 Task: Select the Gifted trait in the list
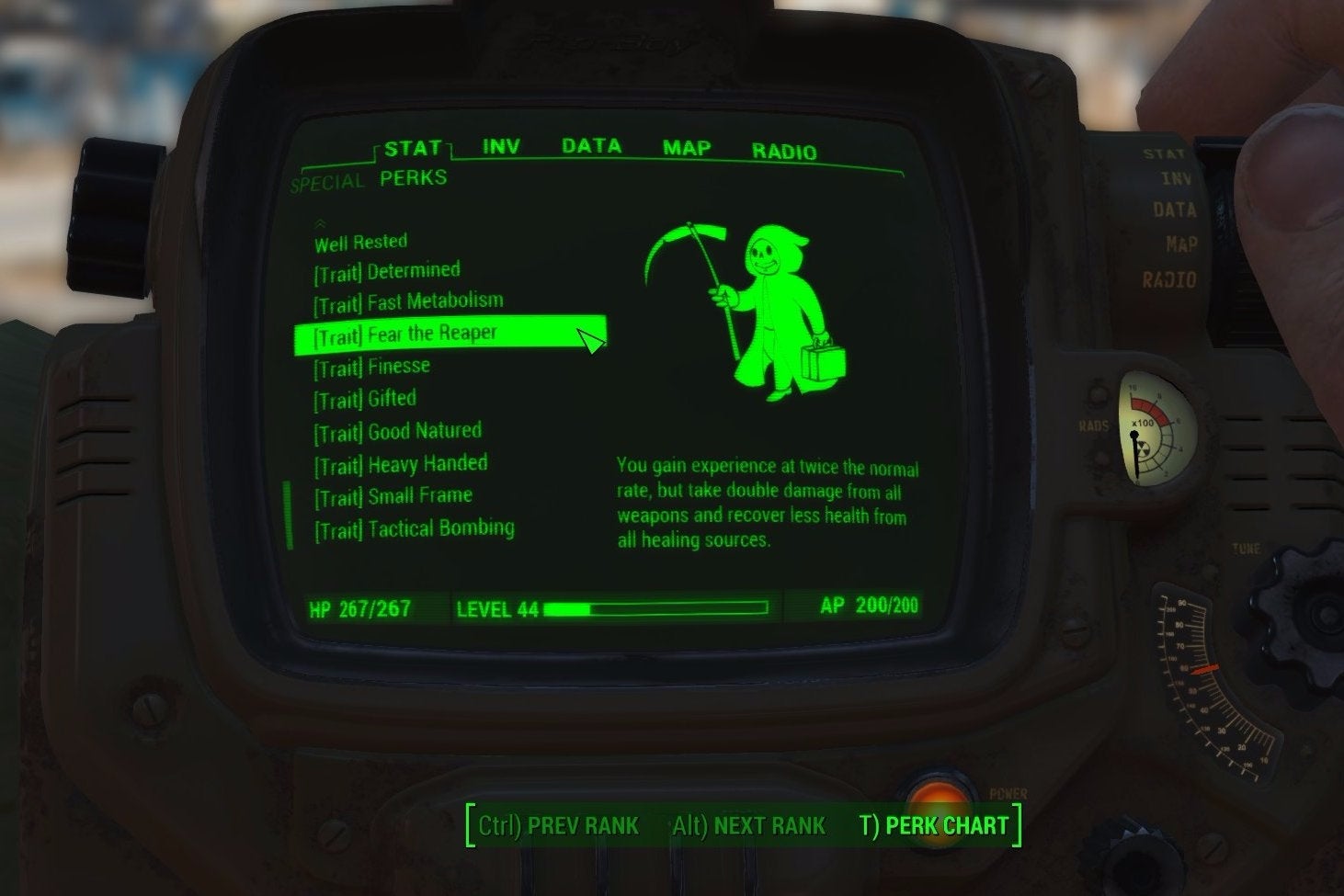pos(363,398)
